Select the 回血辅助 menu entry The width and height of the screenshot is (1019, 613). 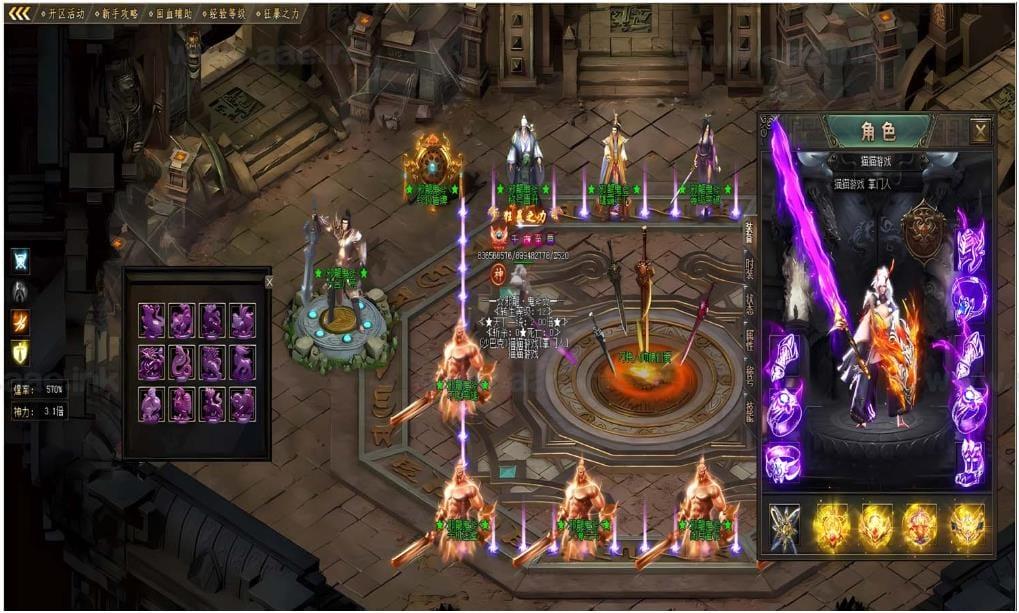click(x=174, y=14)
